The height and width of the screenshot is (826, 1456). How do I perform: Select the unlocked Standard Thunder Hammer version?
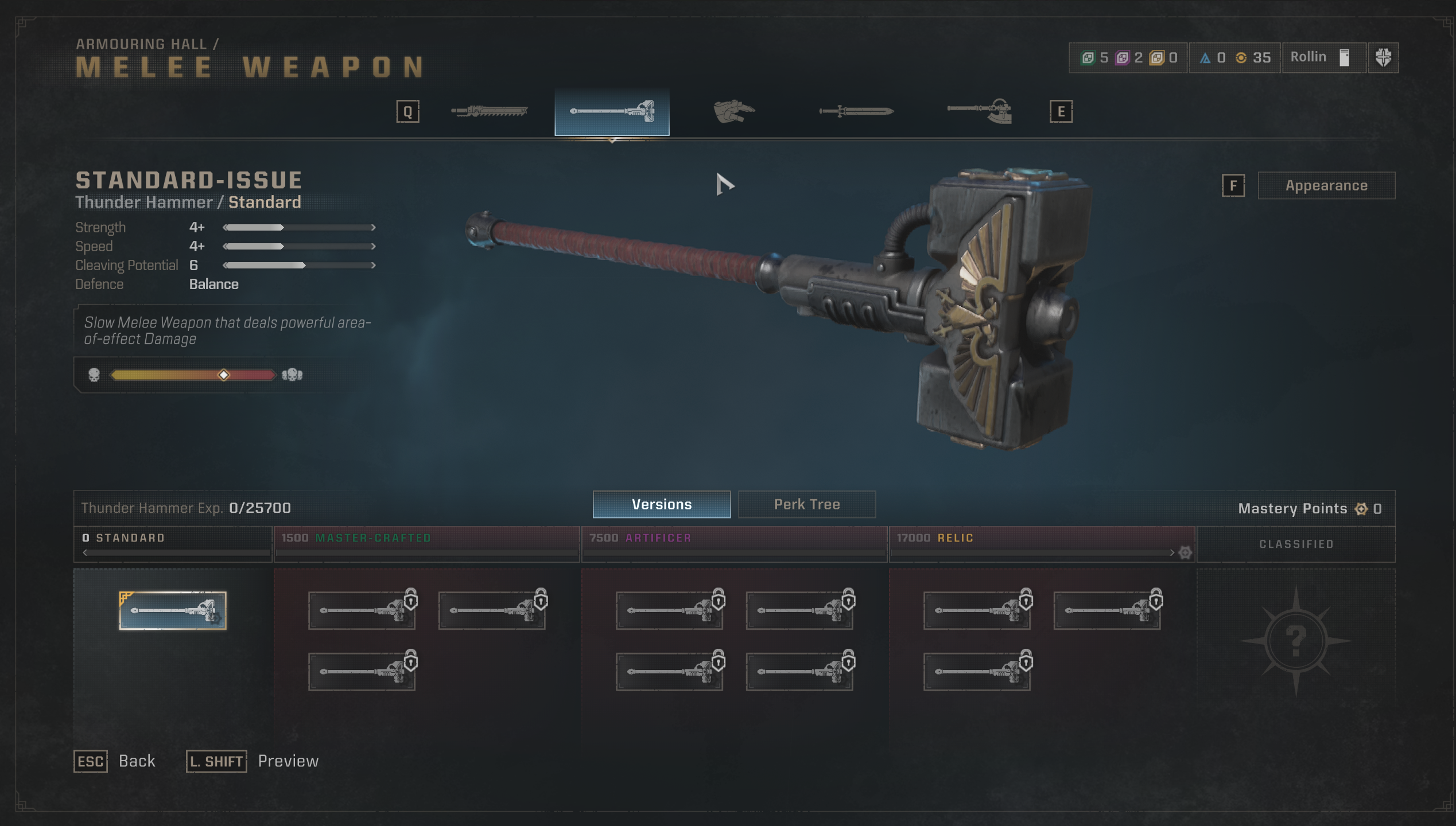click(172, 610)
